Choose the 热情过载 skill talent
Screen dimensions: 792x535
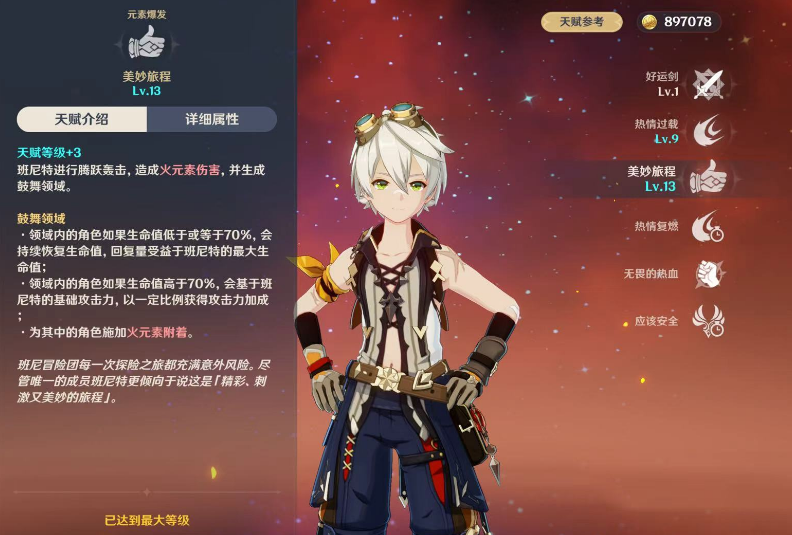[708, 131]
